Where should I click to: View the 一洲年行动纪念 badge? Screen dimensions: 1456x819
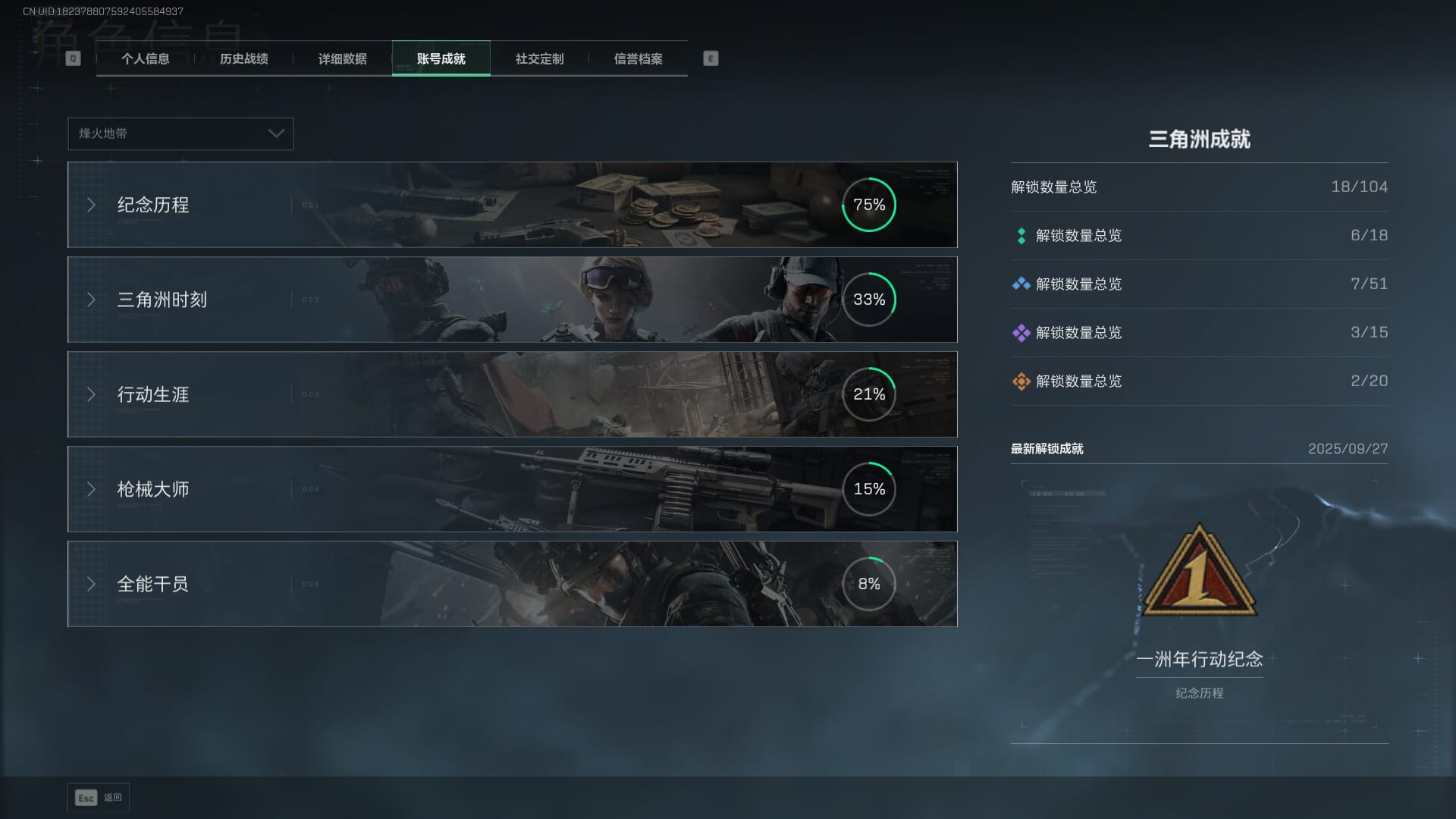pyautogui.click(x=1199, y=573)
